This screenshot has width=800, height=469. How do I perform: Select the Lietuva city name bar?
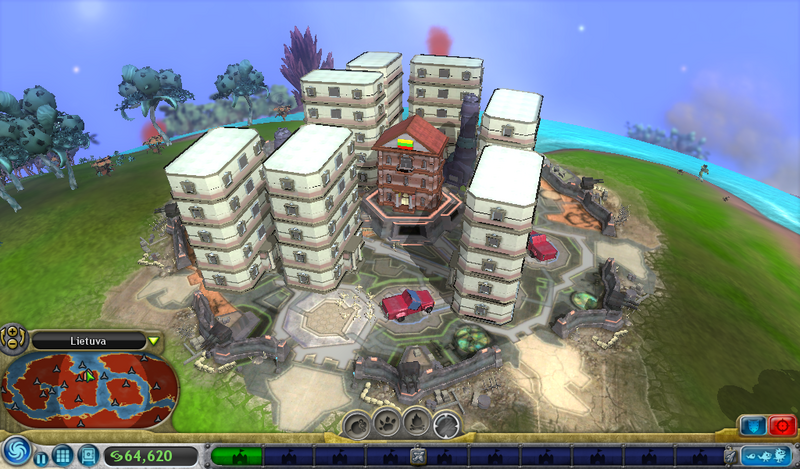(88, 341)
